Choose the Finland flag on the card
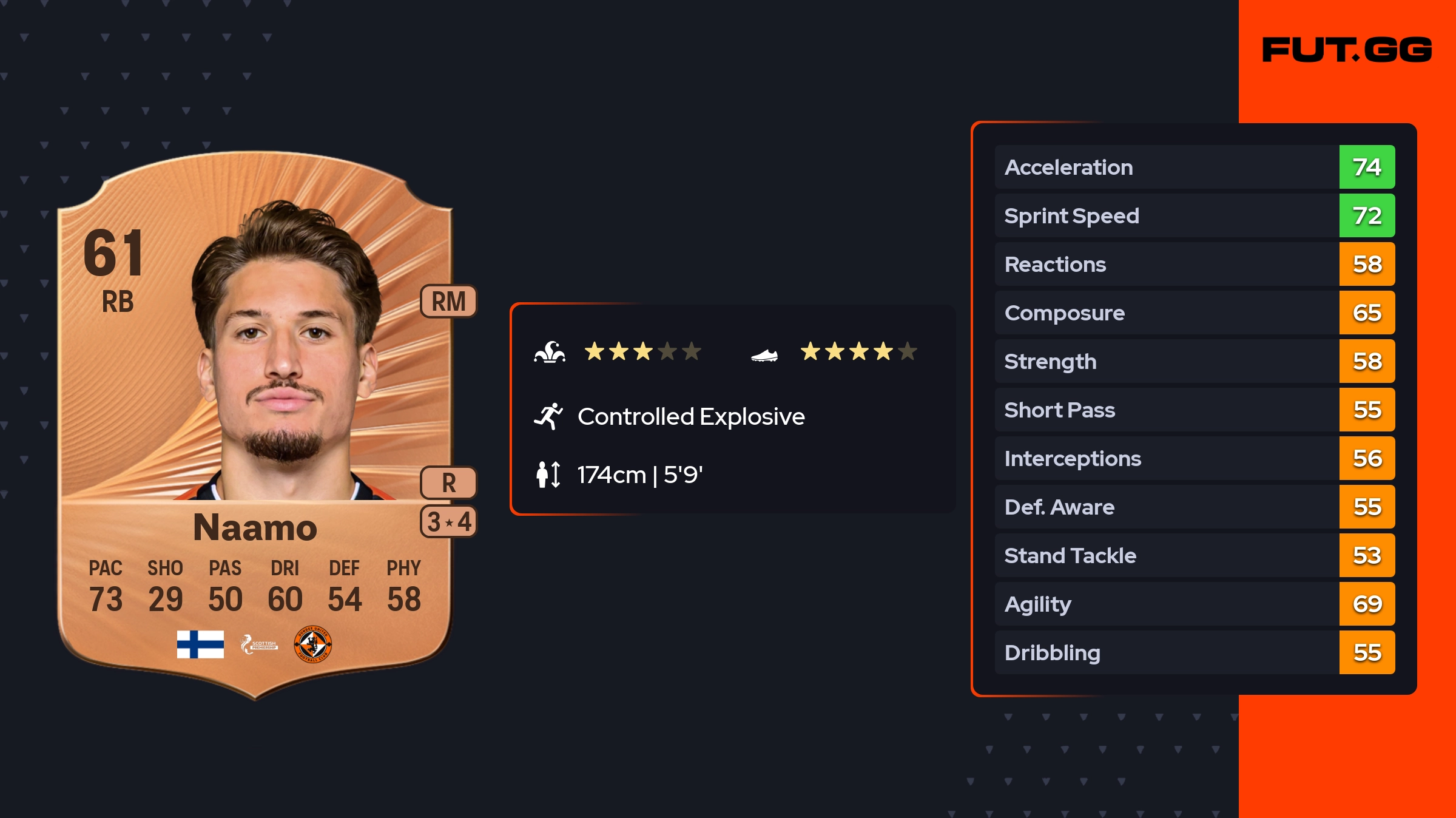Image resolution: width=1456 pixels, height=818 pixels. pyautogui.click(x=200, y=644)
